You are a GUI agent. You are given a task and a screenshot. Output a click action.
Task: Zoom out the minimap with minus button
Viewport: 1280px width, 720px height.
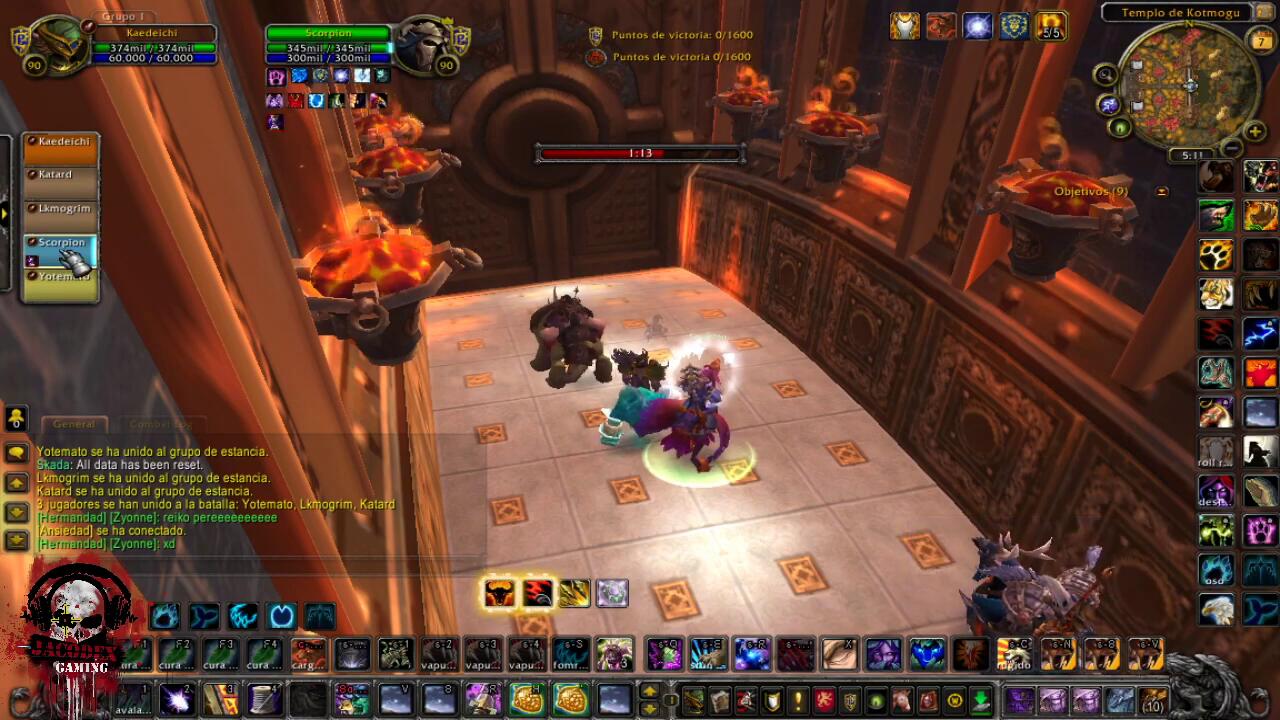pos(1232,148)
